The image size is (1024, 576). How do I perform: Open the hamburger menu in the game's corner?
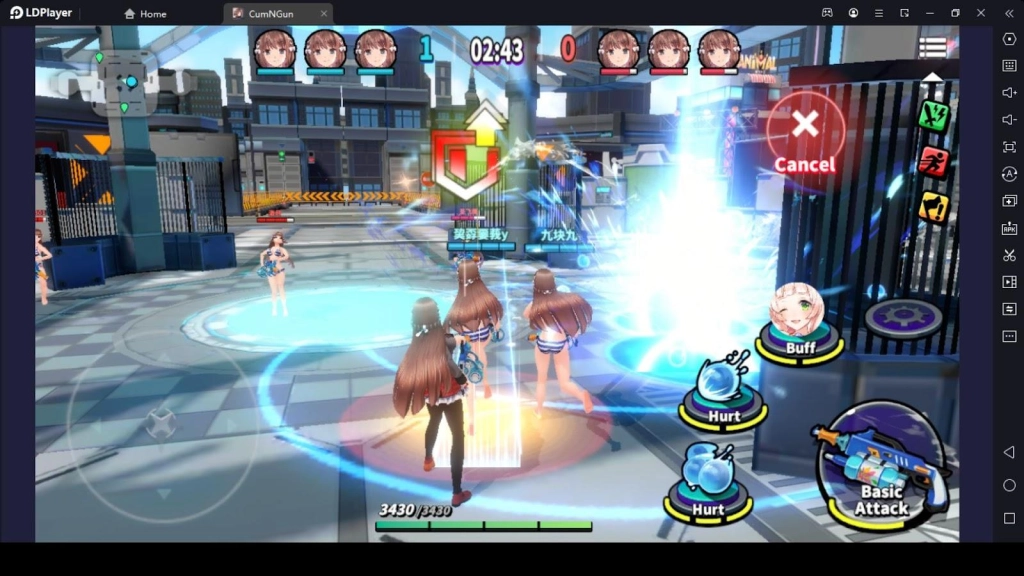tap(933, 47)
